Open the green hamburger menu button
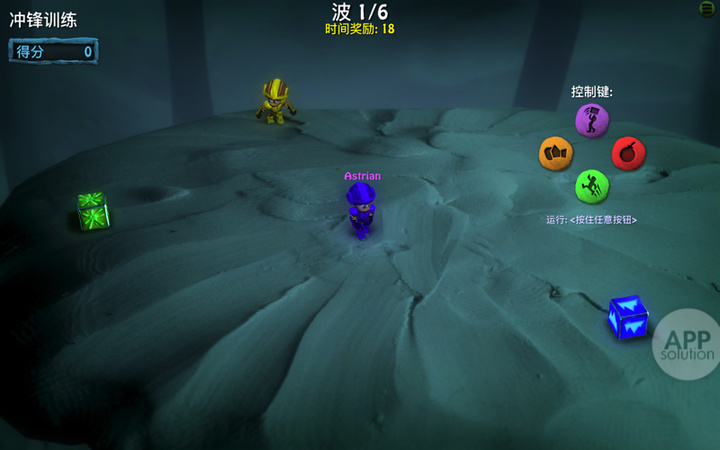720x450 pixels. (707, 9)
